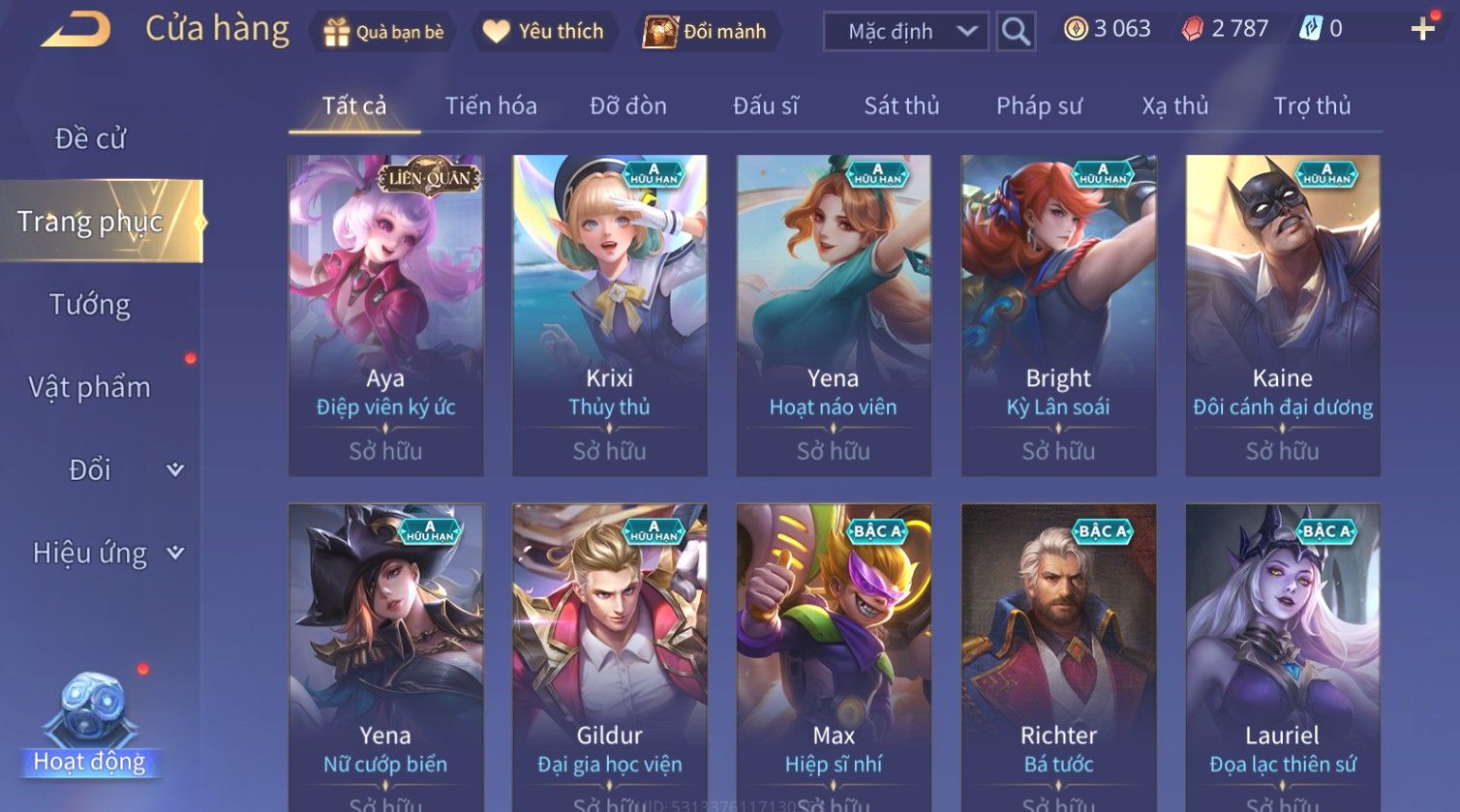This screenshot has height=812, width=1460.
Task: Open Quà bạn bè gift section
Action: pos(384,32)
